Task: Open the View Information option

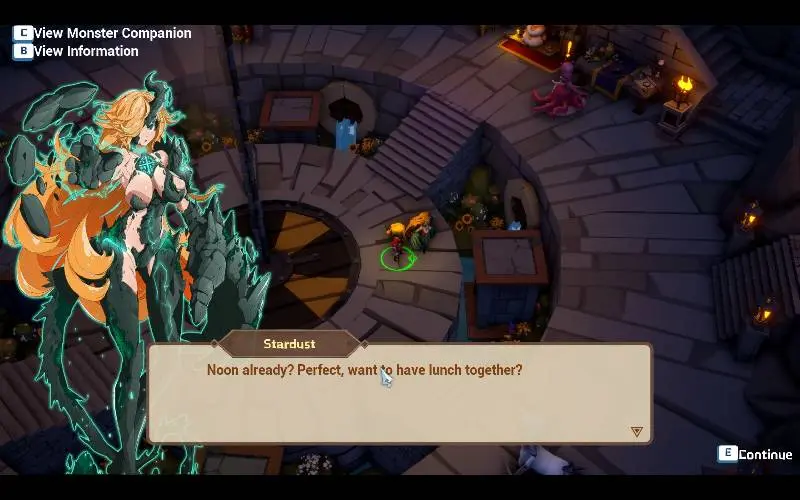Action: (x=86, y=51)
